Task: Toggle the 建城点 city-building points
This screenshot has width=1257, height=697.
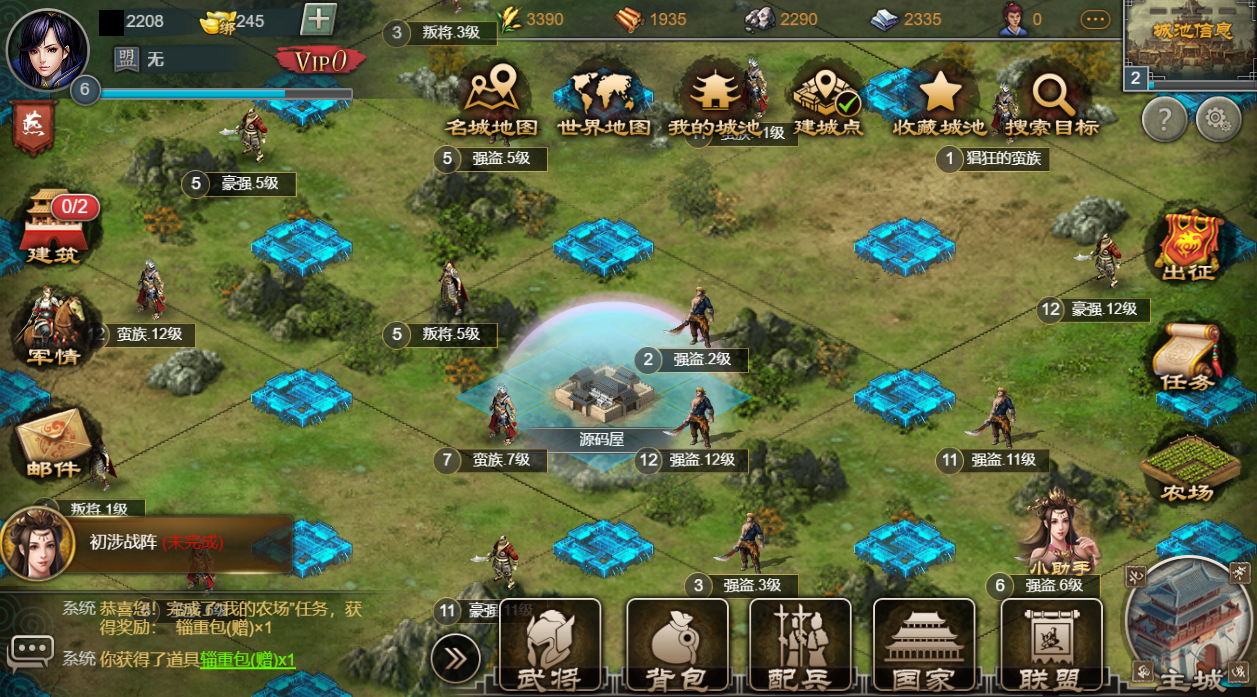Action: pyautogui.click(x=828, y=101)
